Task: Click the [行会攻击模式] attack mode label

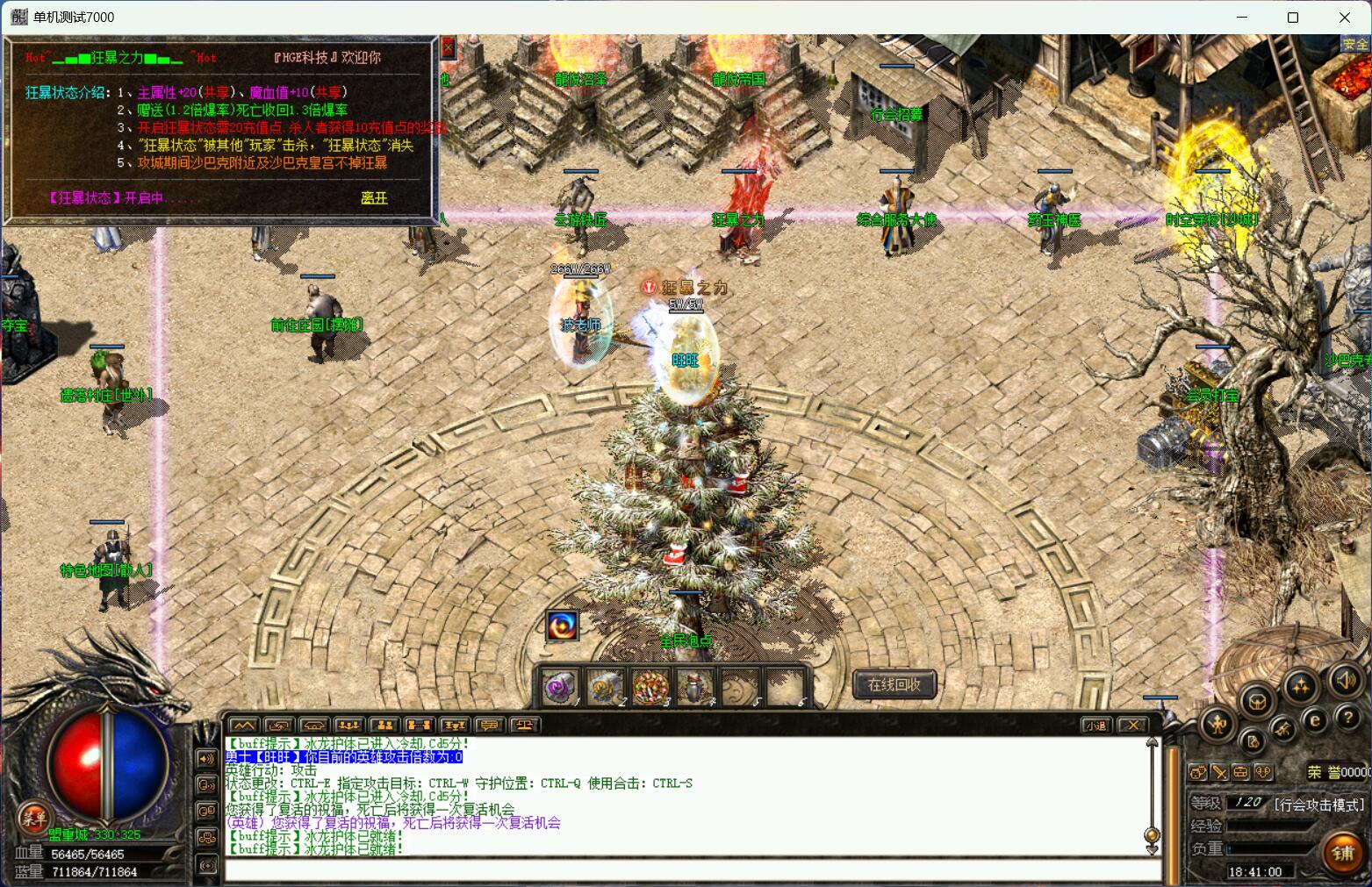Action: point(1319,804)
